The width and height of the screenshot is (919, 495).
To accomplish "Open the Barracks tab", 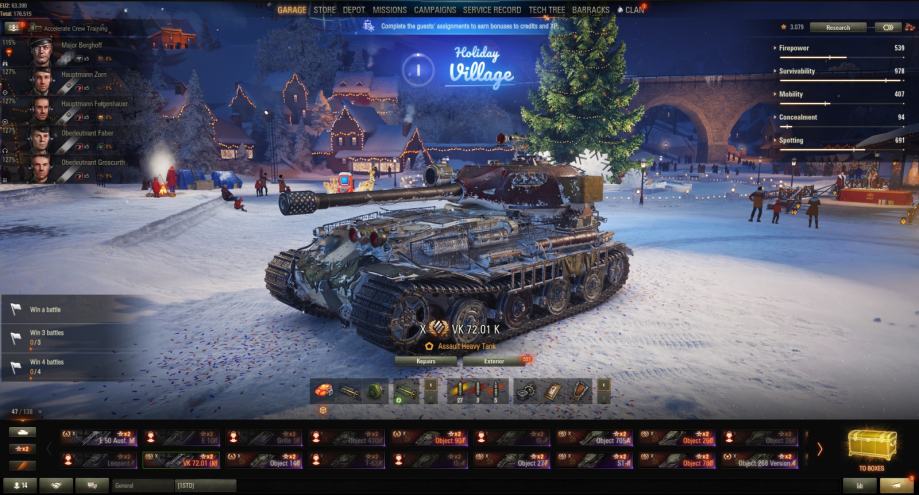I will pyautogui.click(x=592, y=10).
